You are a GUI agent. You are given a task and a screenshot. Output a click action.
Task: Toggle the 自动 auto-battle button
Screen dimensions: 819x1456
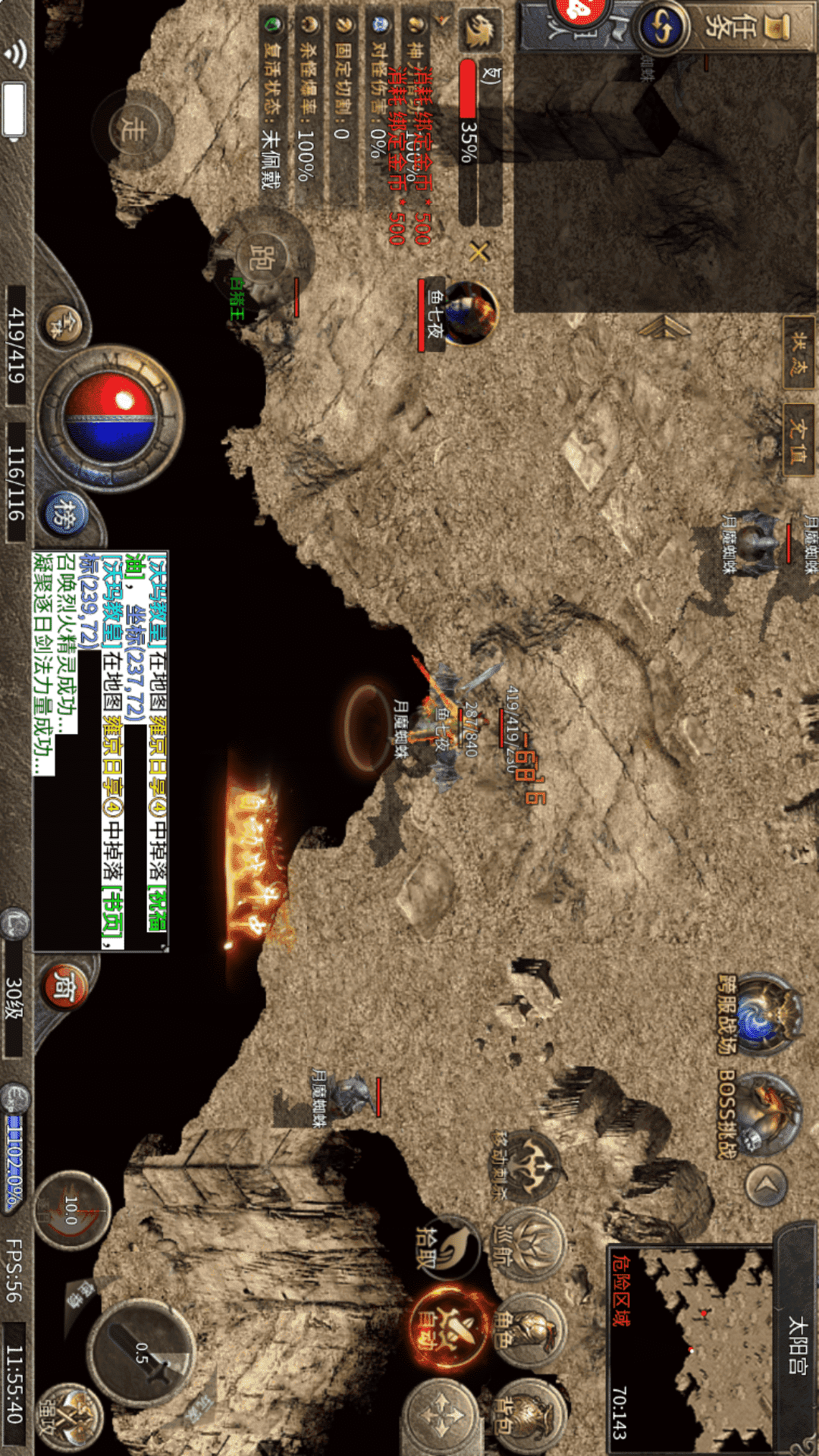coord(447,1331)
